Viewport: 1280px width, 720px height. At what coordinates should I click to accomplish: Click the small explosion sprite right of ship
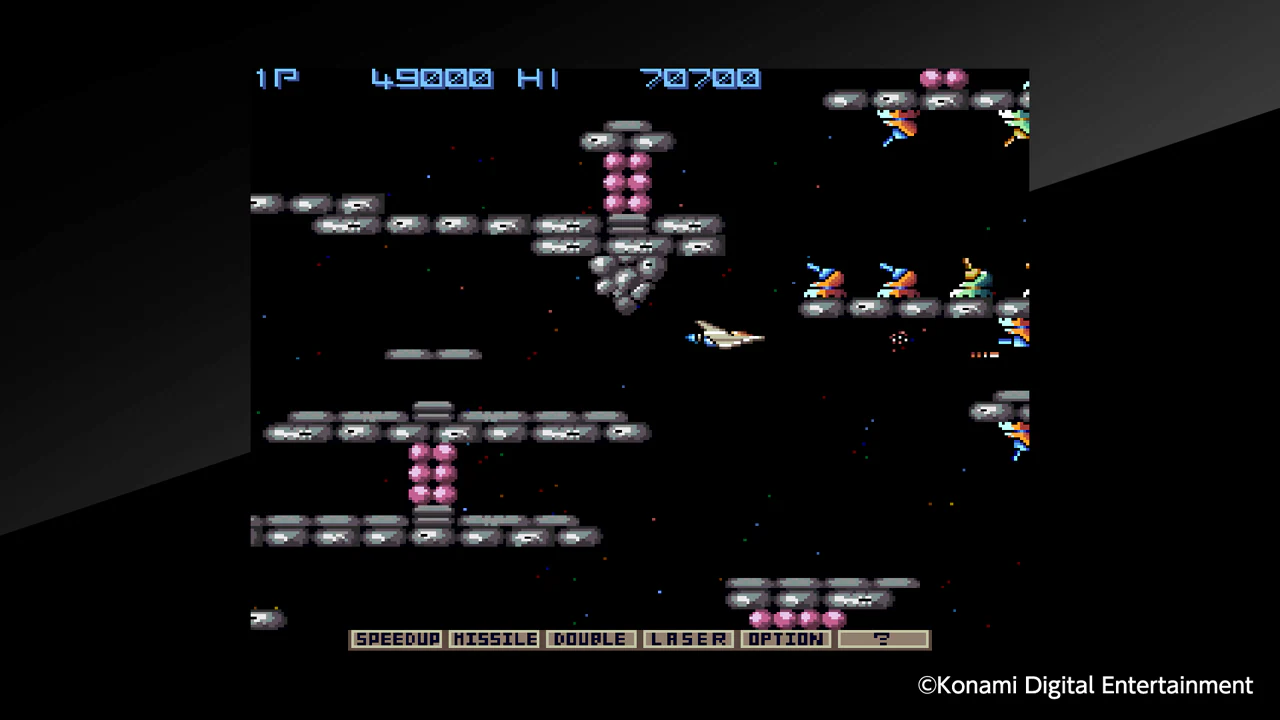[897, 340]
